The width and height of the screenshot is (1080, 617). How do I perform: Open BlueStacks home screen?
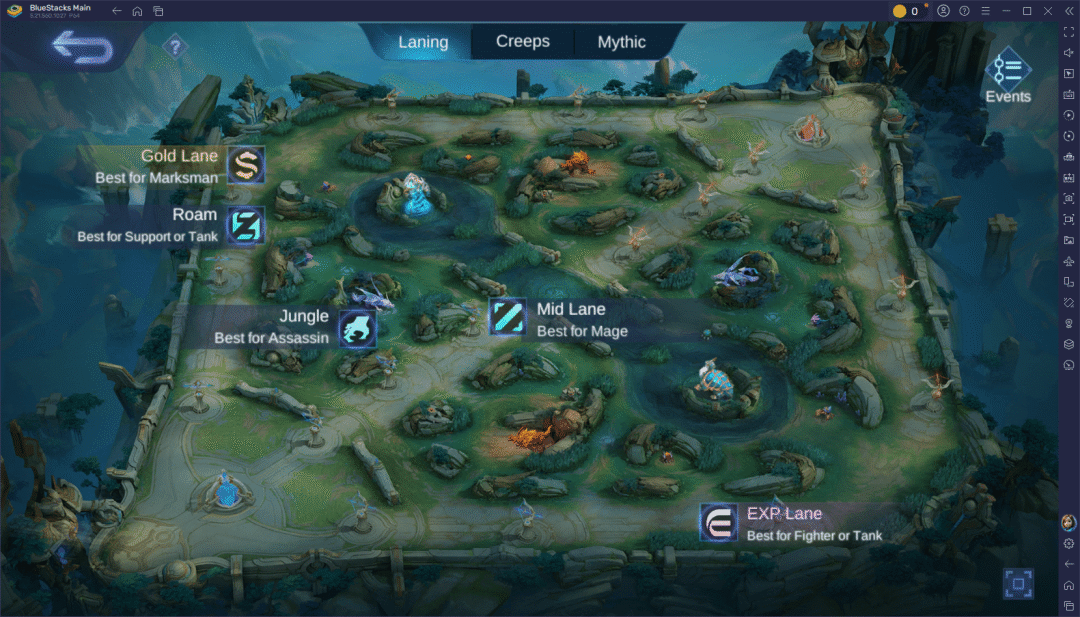[137, 11]
